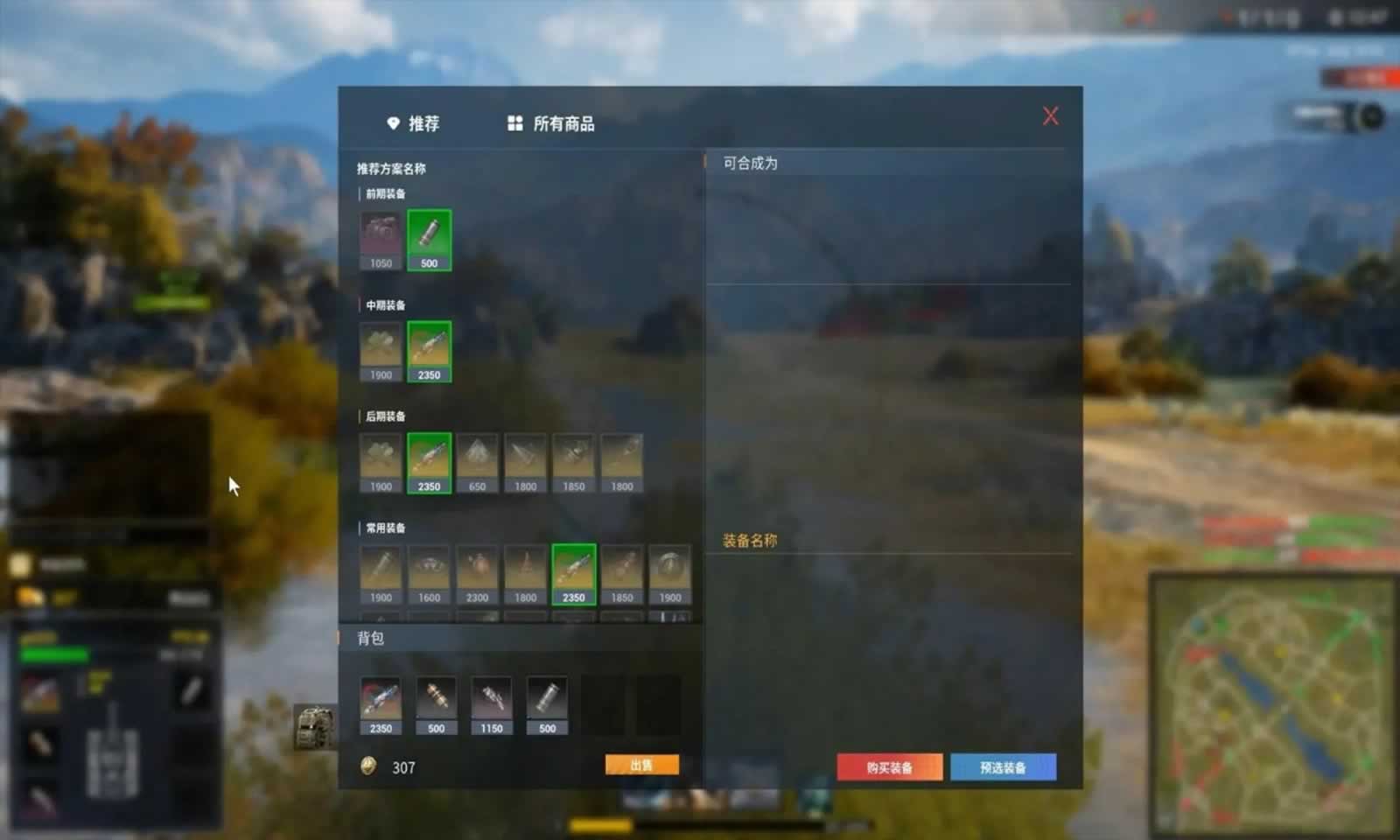The image size is (1400, 840).
Task: Select the 2350 rifle icon under 中期装备
Action: [x=429, y=348]
